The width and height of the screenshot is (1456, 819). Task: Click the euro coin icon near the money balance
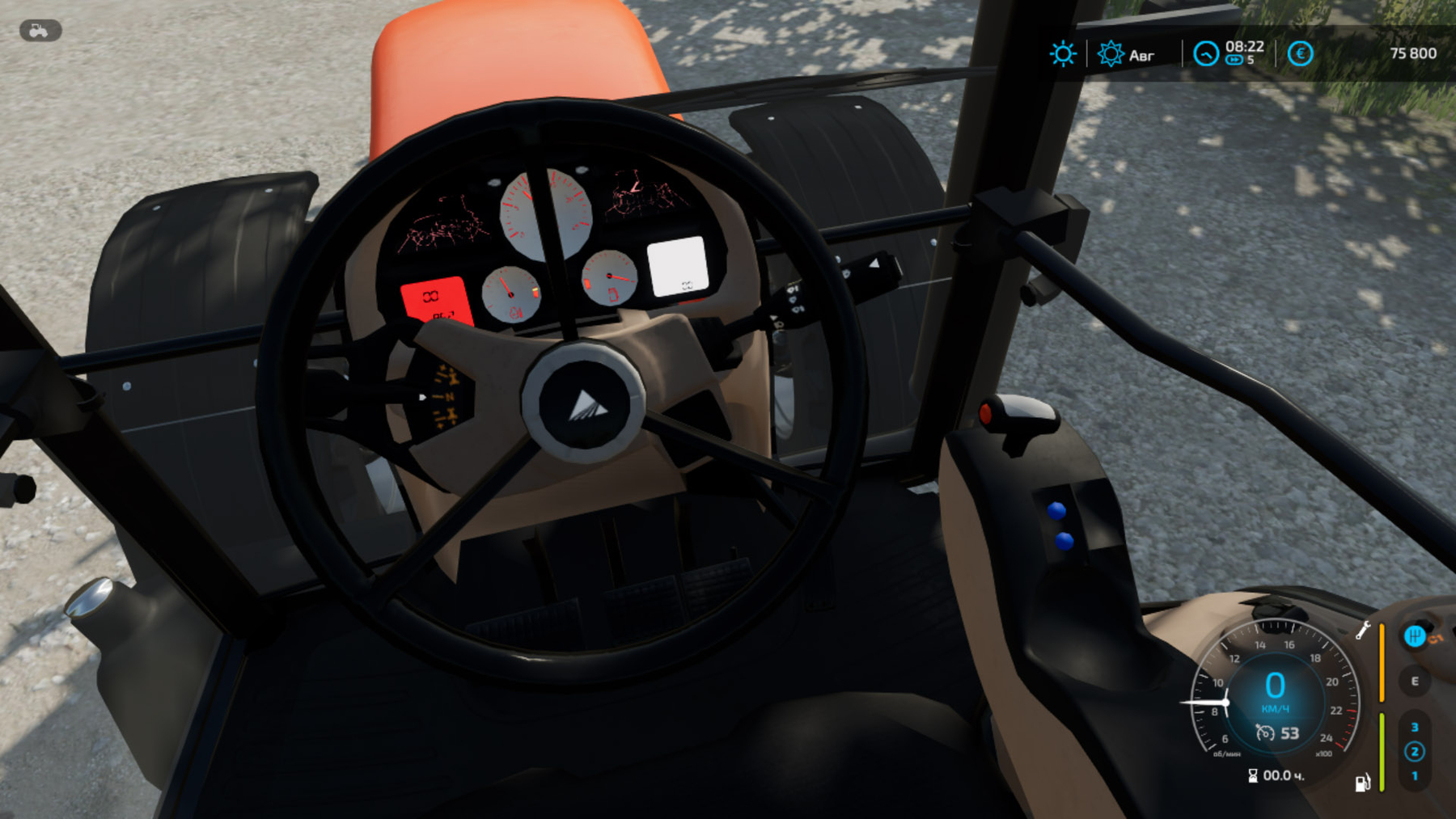click(x=1302, y=55)
